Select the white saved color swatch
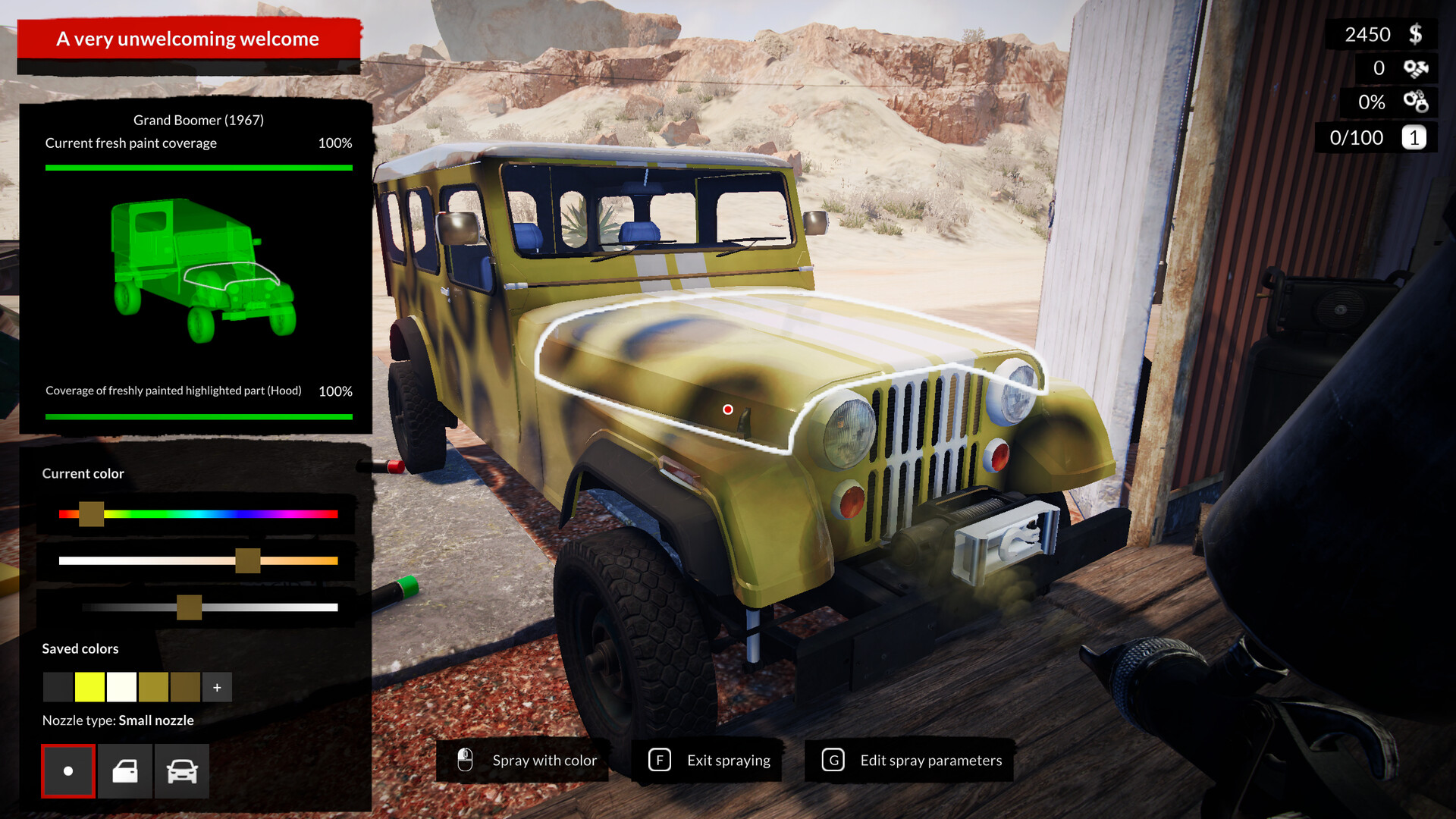The height and width of the screenshot is (819, 1456). (x=121, y=687)
